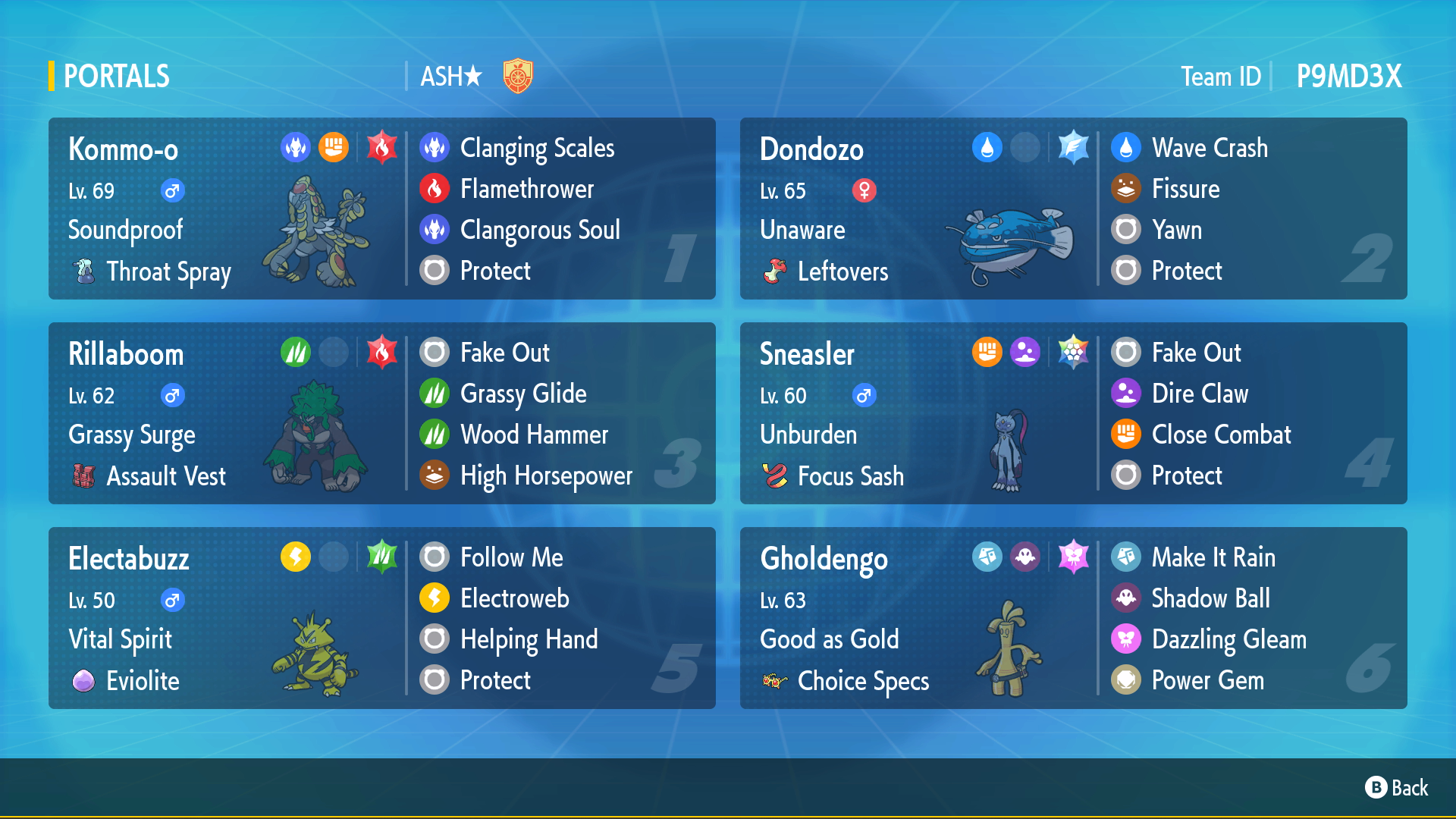Screen dimensions: 1456x819
Task: Select the Electabuzz team card
Action: pyautogui.click(x=381, y=618)
